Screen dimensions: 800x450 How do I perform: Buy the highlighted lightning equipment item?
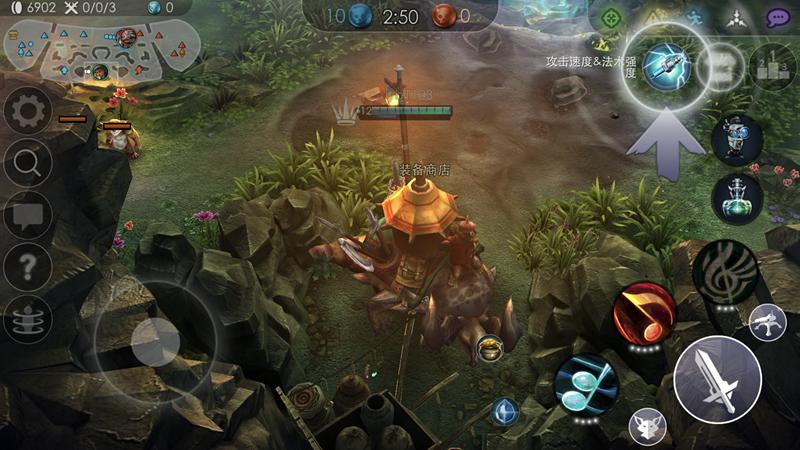(661, 64)
